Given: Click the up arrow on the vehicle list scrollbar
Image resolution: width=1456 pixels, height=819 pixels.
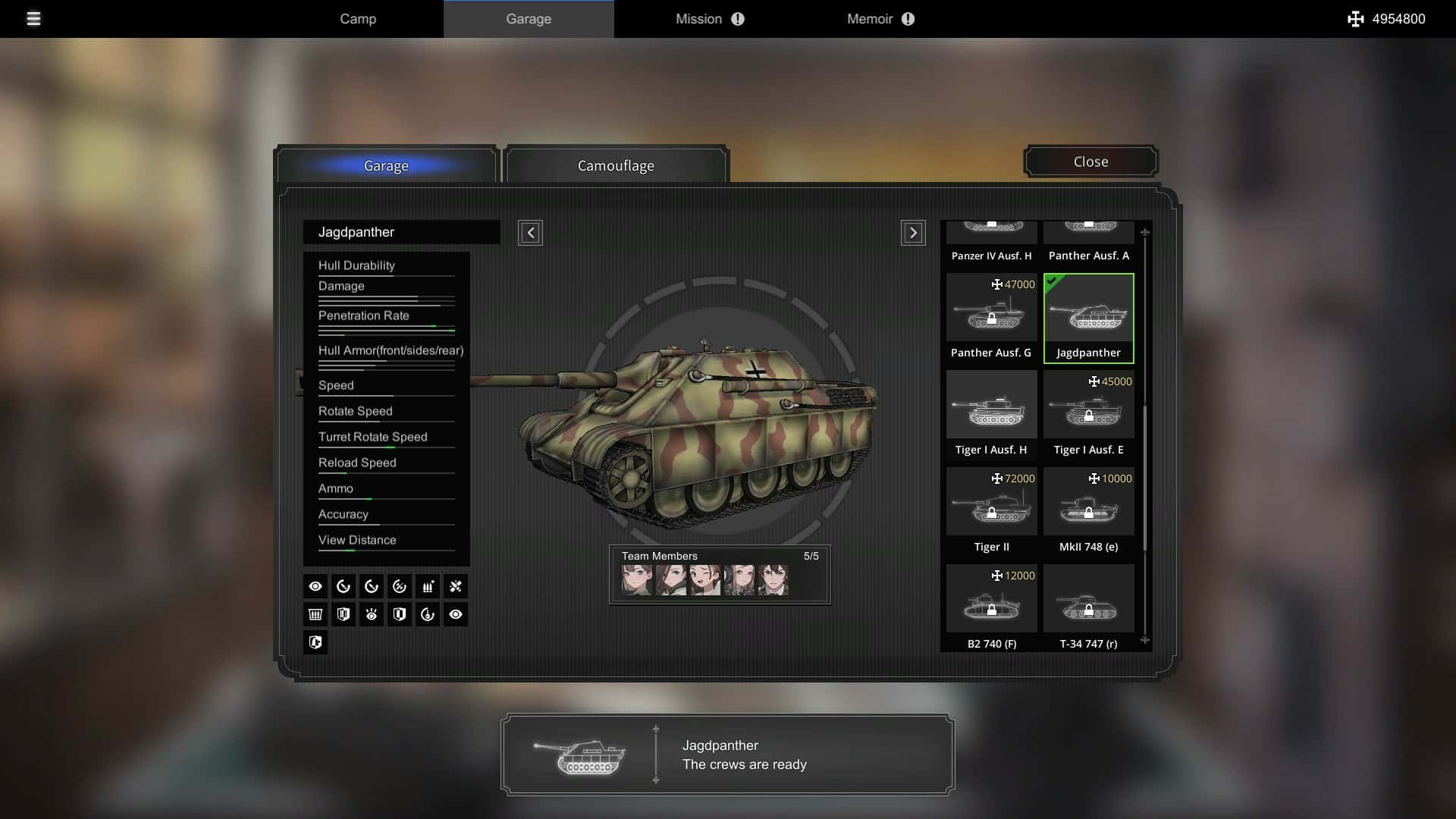Looking at the screenshot, I should 1145,231.
